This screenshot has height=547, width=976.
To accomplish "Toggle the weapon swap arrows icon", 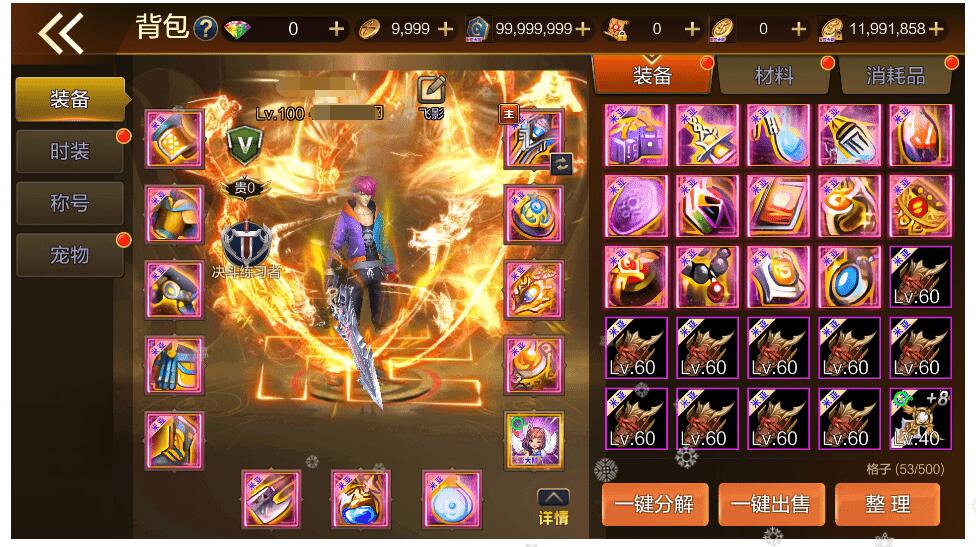I will tap(561, 163).
